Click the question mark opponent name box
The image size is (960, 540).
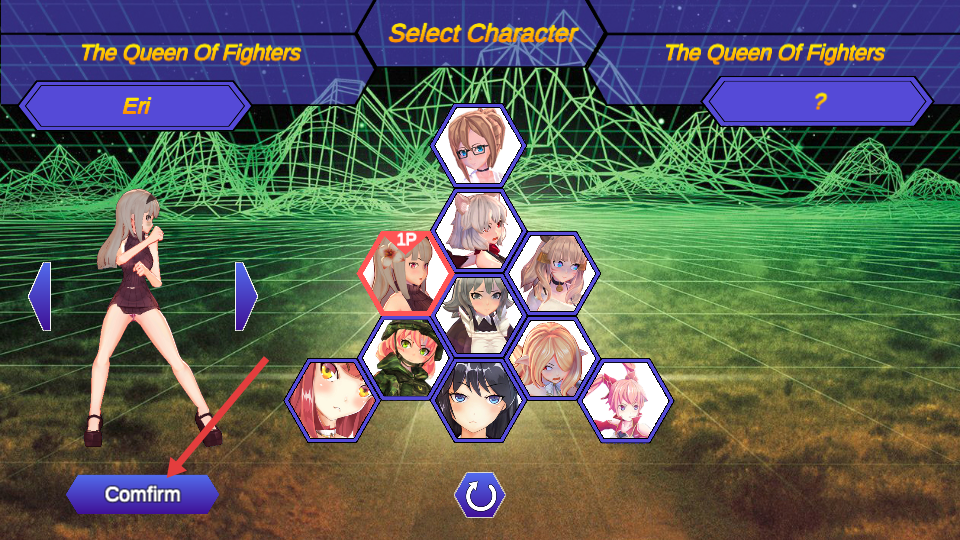[x=818, y=102]
